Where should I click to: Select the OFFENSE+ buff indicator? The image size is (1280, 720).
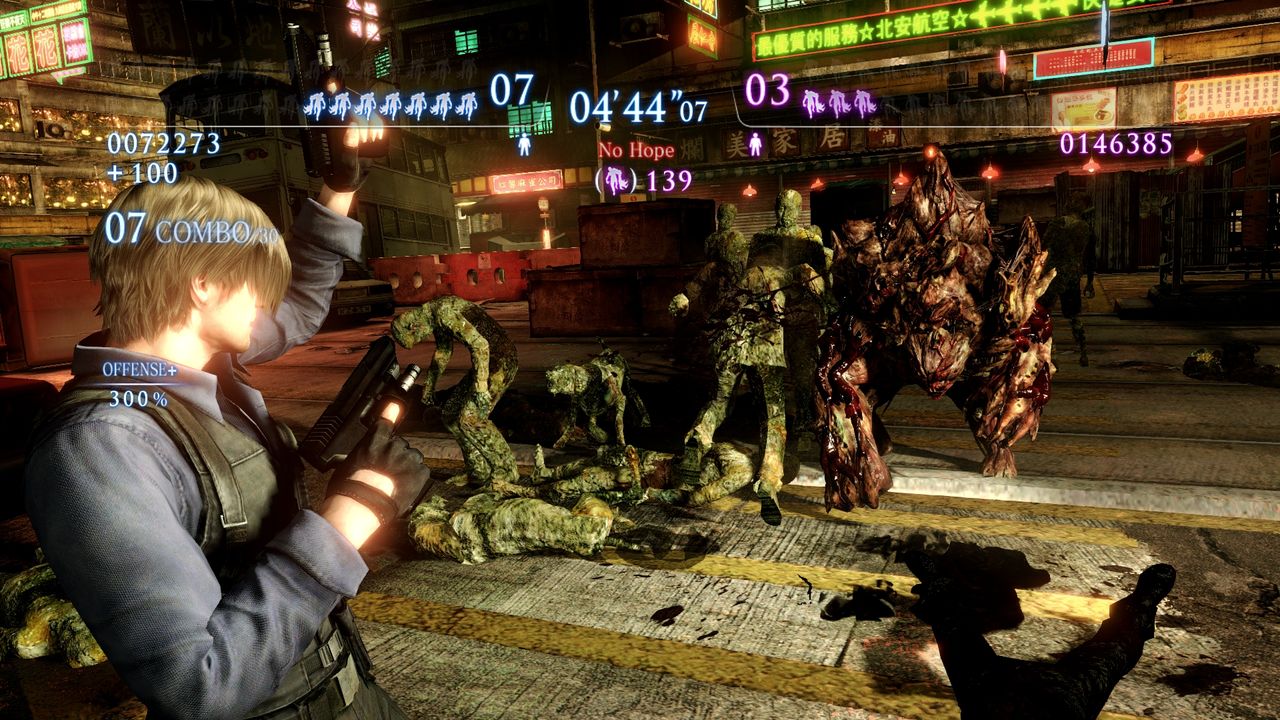pyautogui.click(x=139, y=370)
